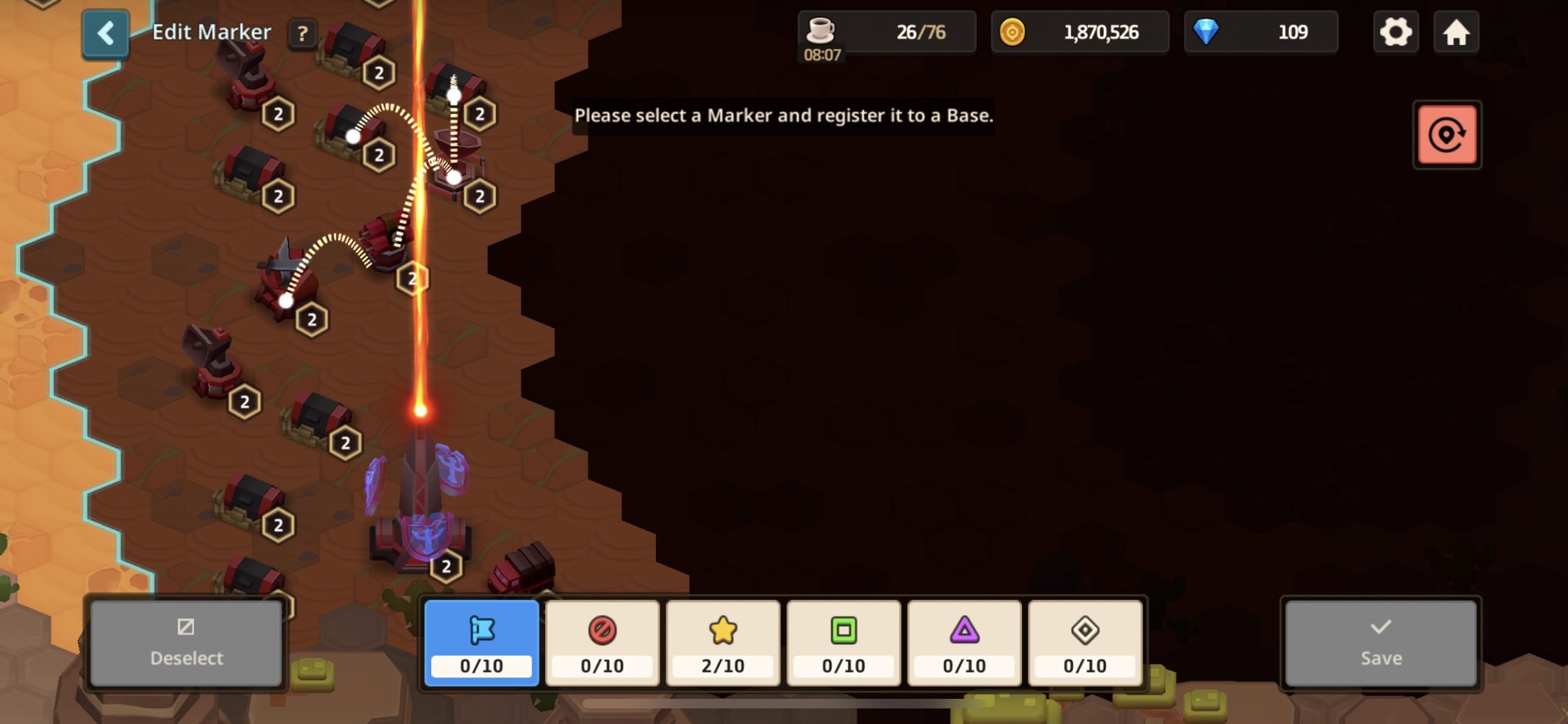1568x724 pixels.
Task: Tap the gold coin currency counter
Action: point(1079,32)
